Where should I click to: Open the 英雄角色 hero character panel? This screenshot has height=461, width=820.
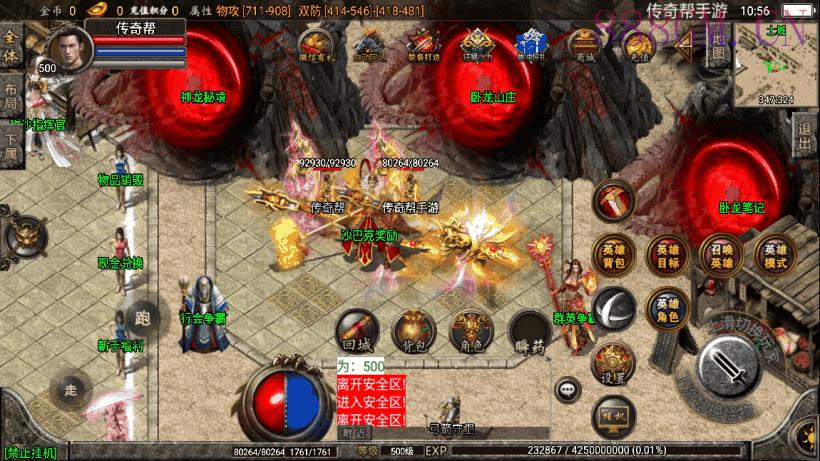tap(666, 309)
